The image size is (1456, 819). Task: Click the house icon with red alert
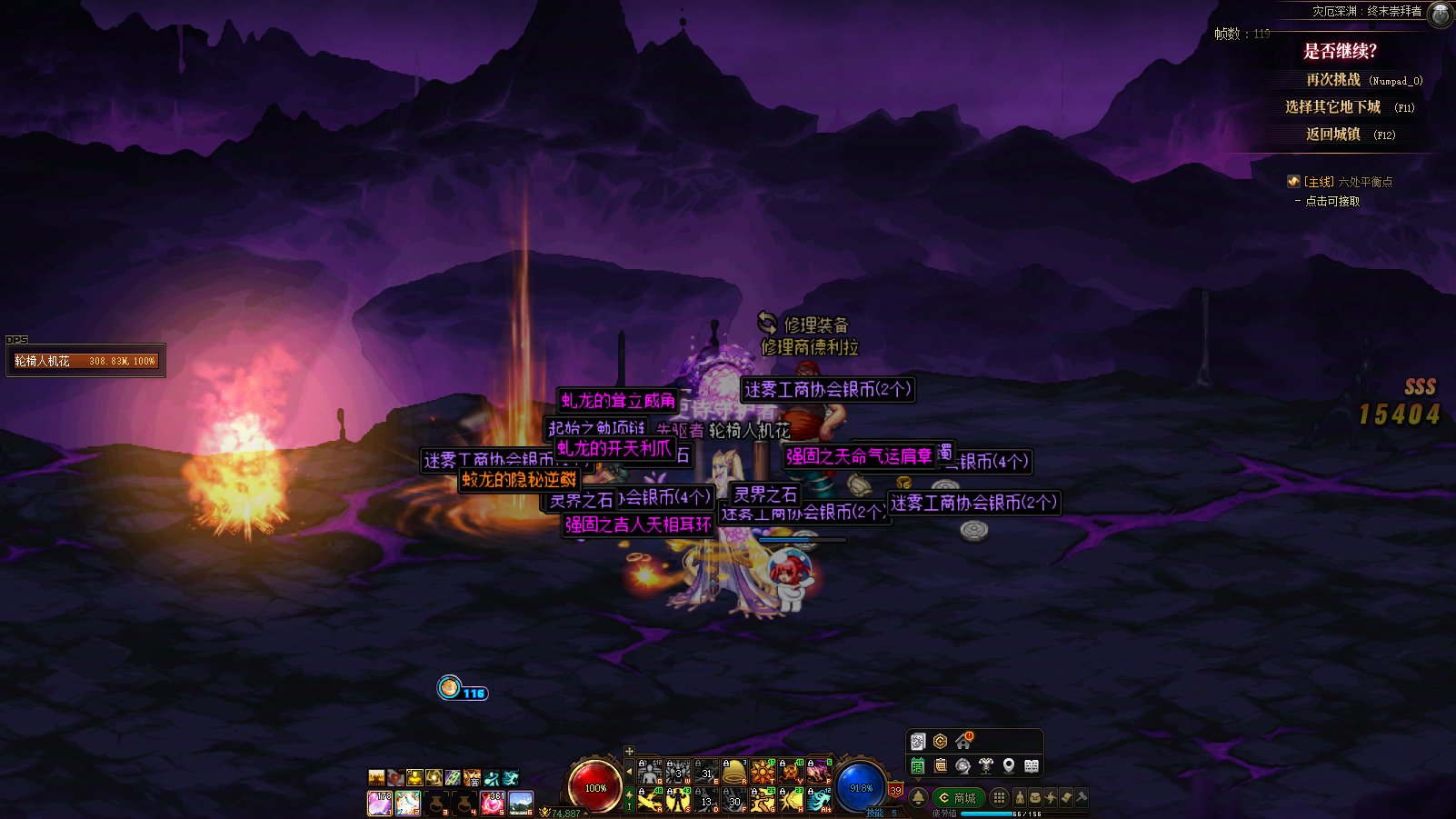[x=963, y=742]
